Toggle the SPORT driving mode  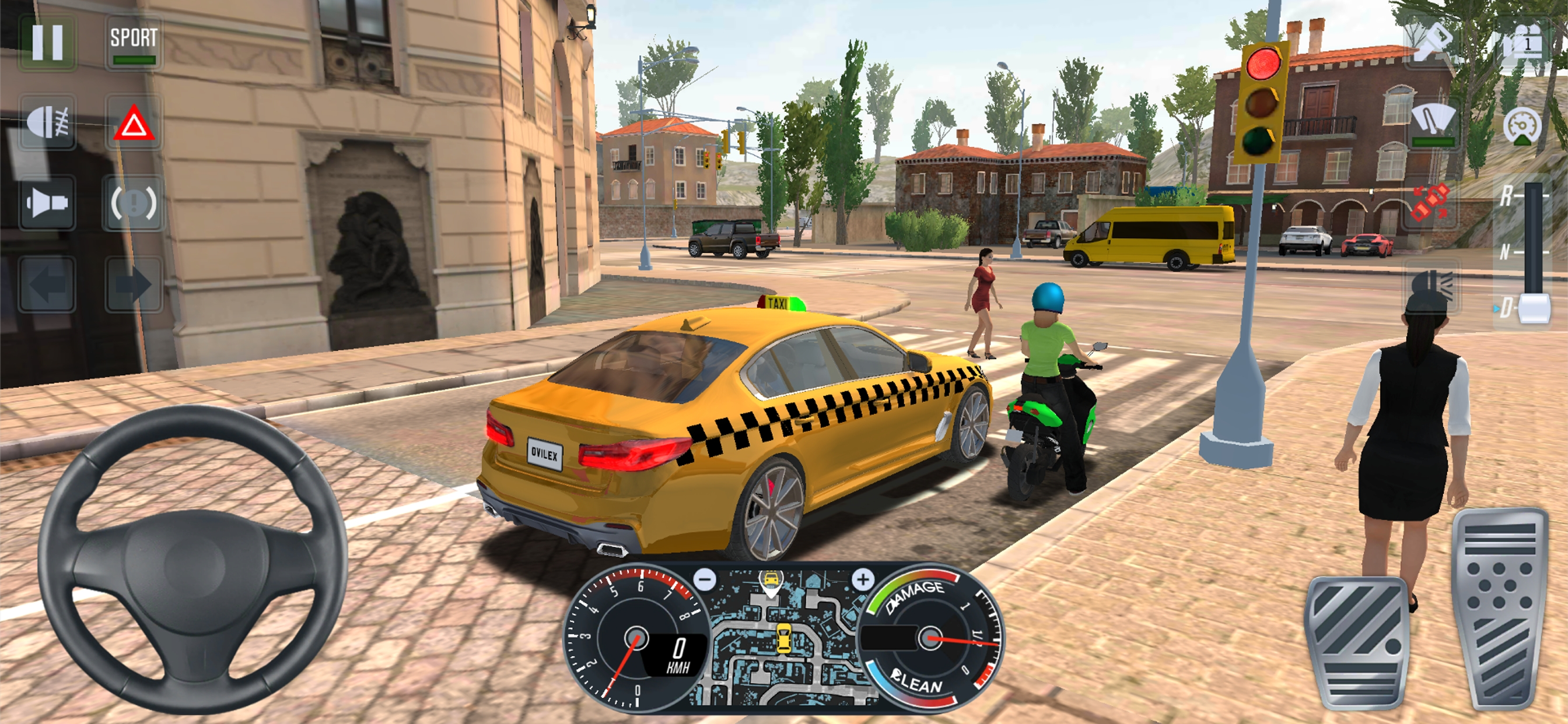tap(134, 43)
